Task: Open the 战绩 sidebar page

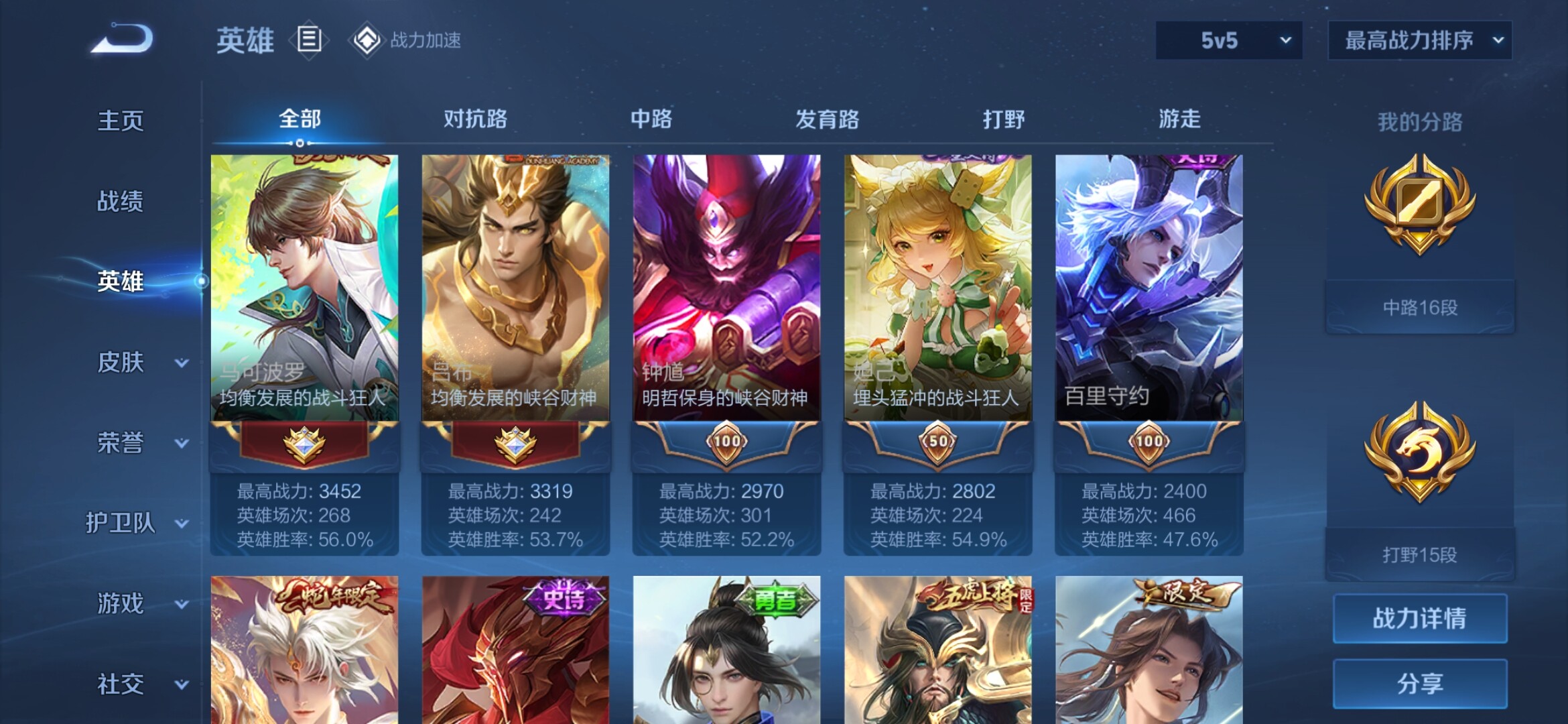Action: (x=121, y=201)
